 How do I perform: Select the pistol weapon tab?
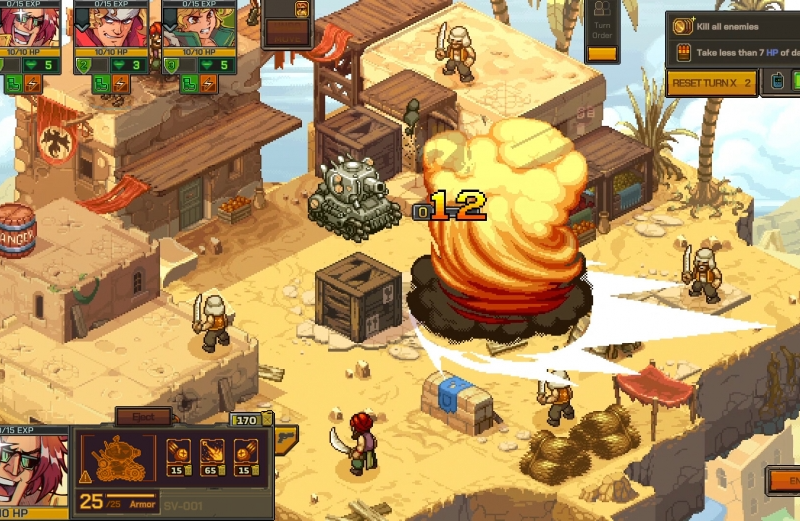click(x=285, y=438)
